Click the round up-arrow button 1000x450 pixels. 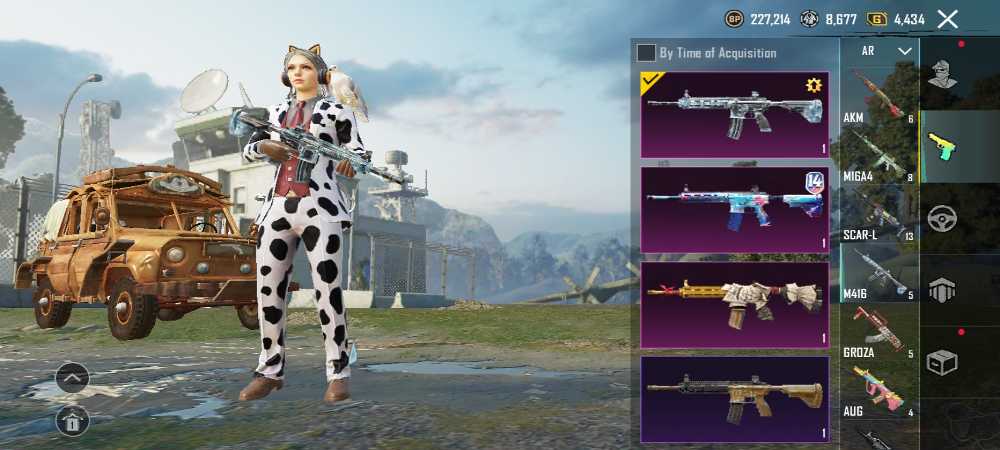pyautogui.click(x=72, y=378)
